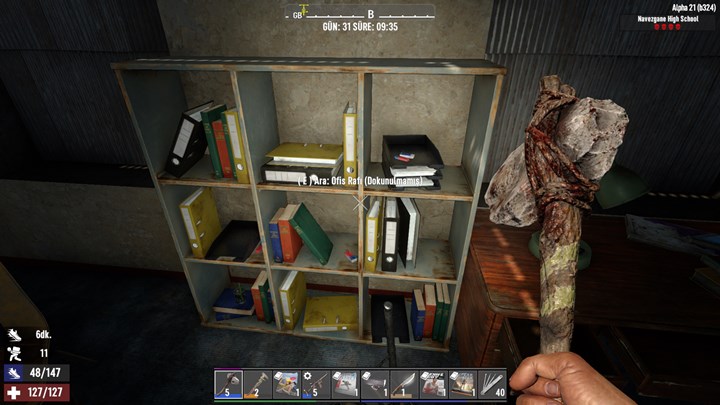Select the stone axe hotbar slot
This screenshot has height=405, width=720.
pyautogui.click(x=228, y=383)
